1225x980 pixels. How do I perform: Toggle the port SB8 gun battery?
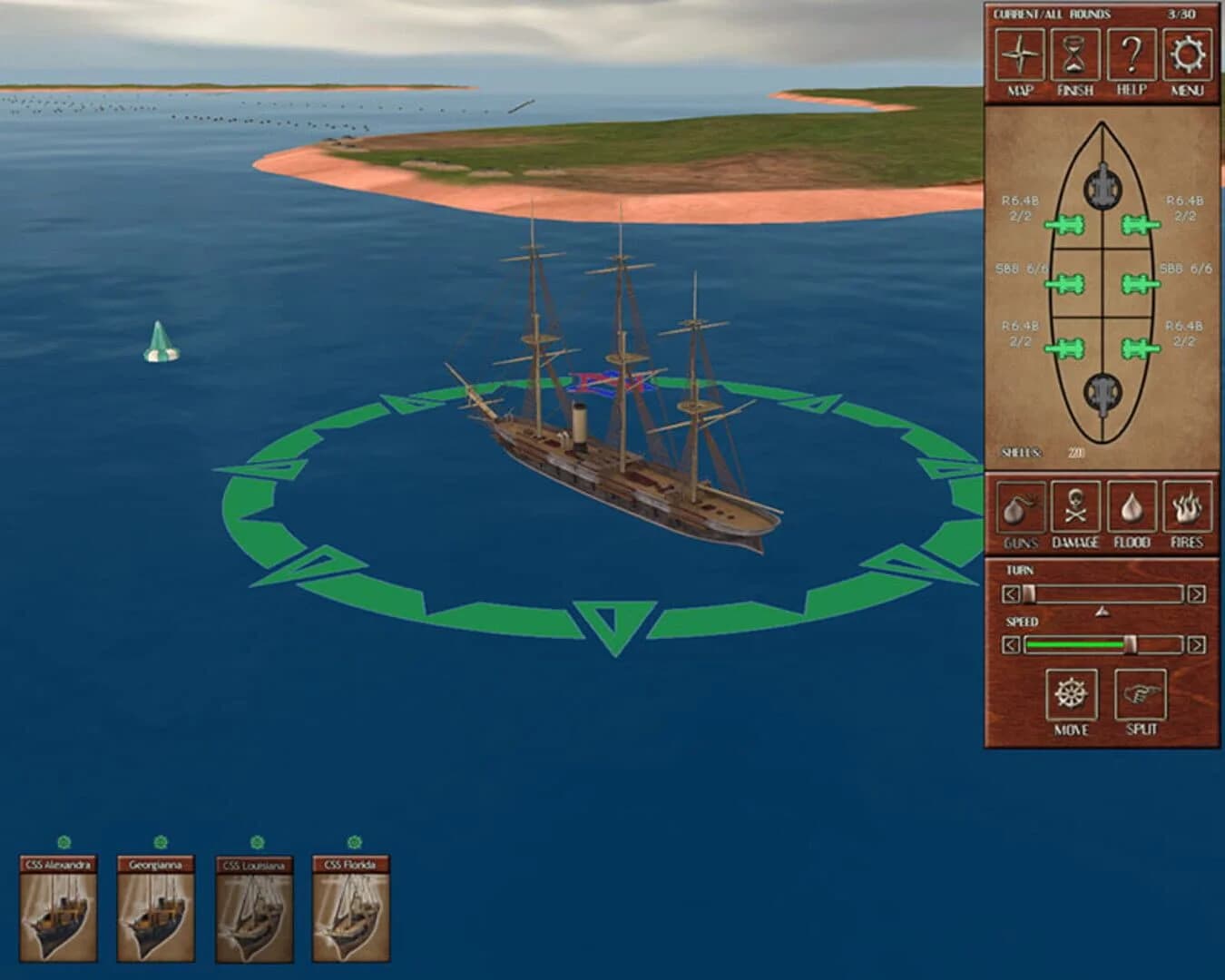point(1069,283)
